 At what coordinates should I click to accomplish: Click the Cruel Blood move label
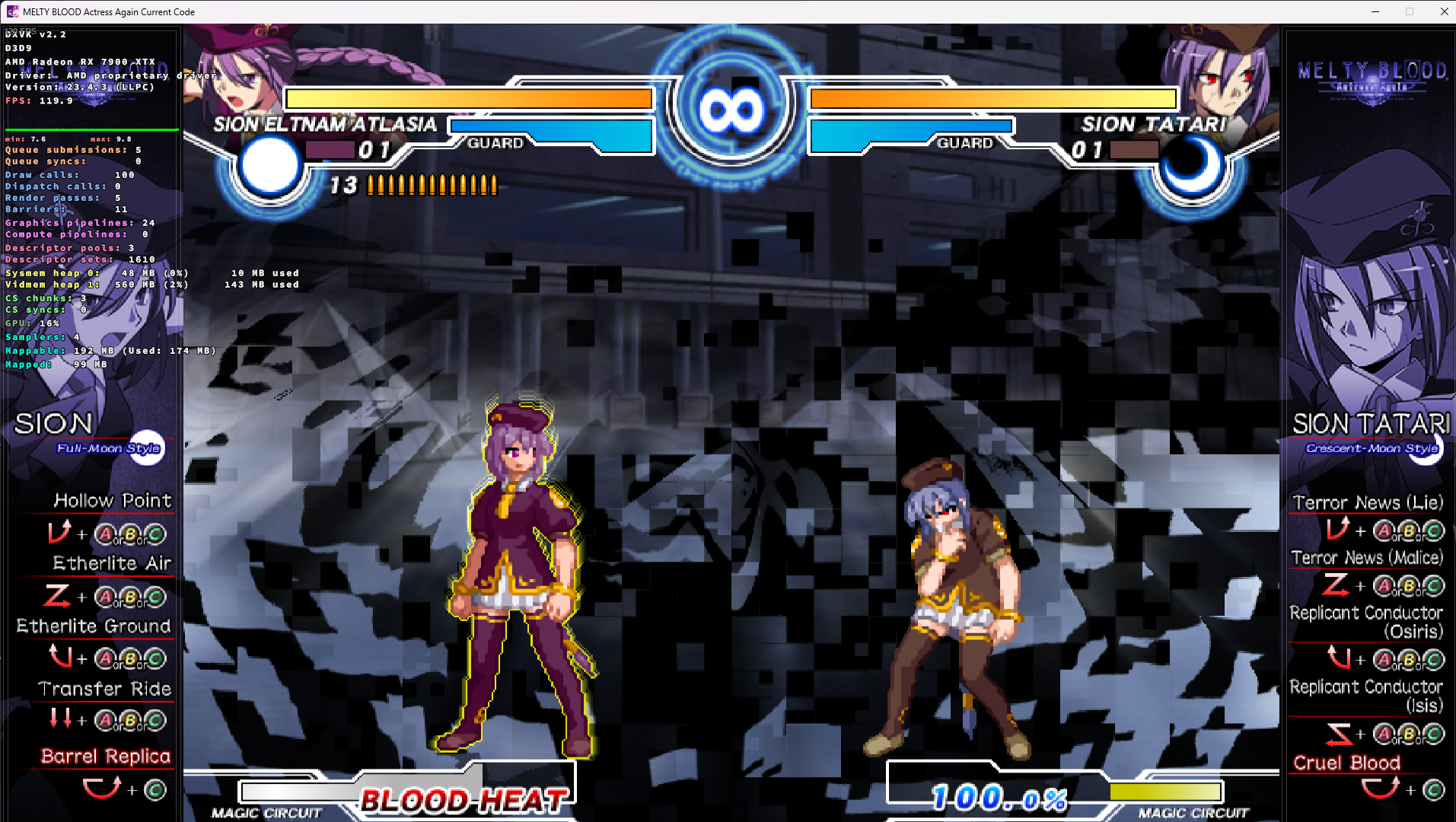1346,763
